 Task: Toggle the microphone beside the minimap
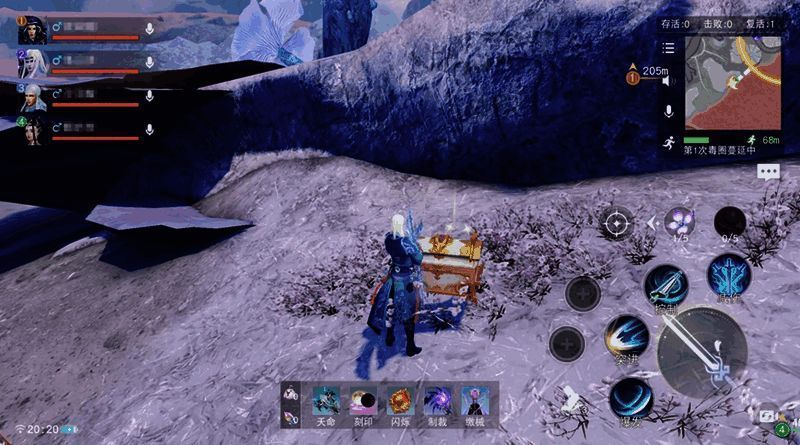[x=669, y=110]
